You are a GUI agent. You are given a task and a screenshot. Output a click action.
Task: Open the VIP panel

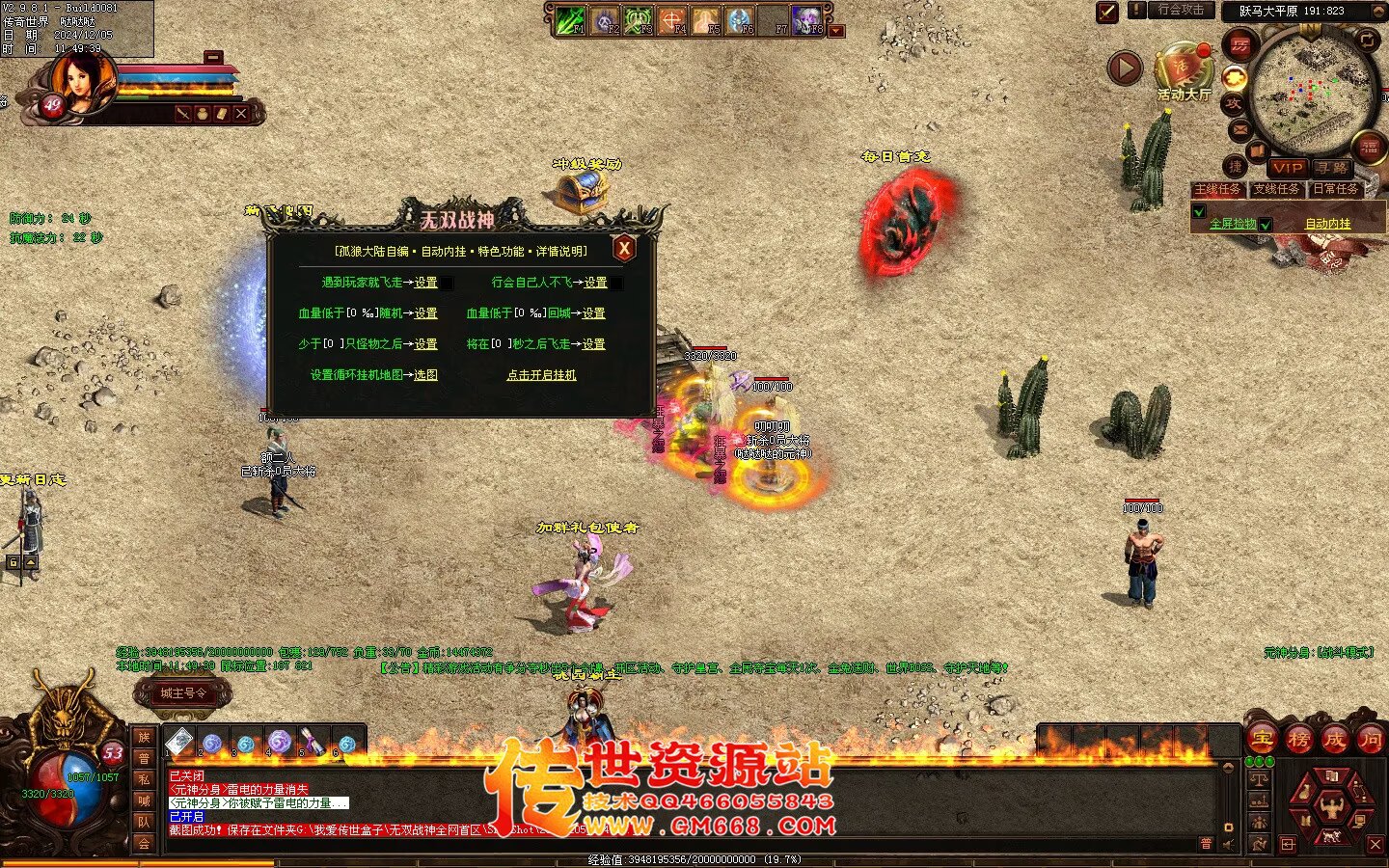tap(1287, 168)
